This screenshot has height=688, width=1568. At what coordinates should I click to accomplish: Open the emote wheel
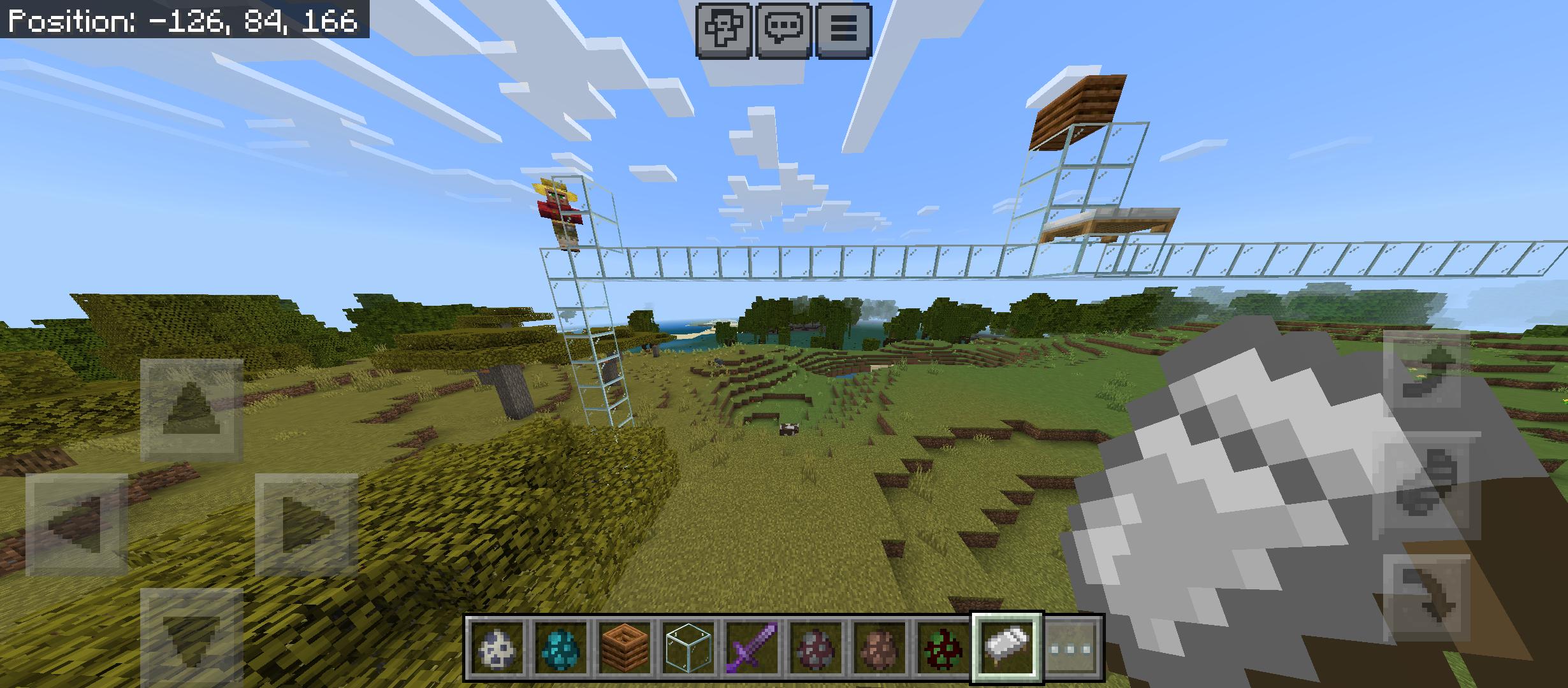(725, 28)
